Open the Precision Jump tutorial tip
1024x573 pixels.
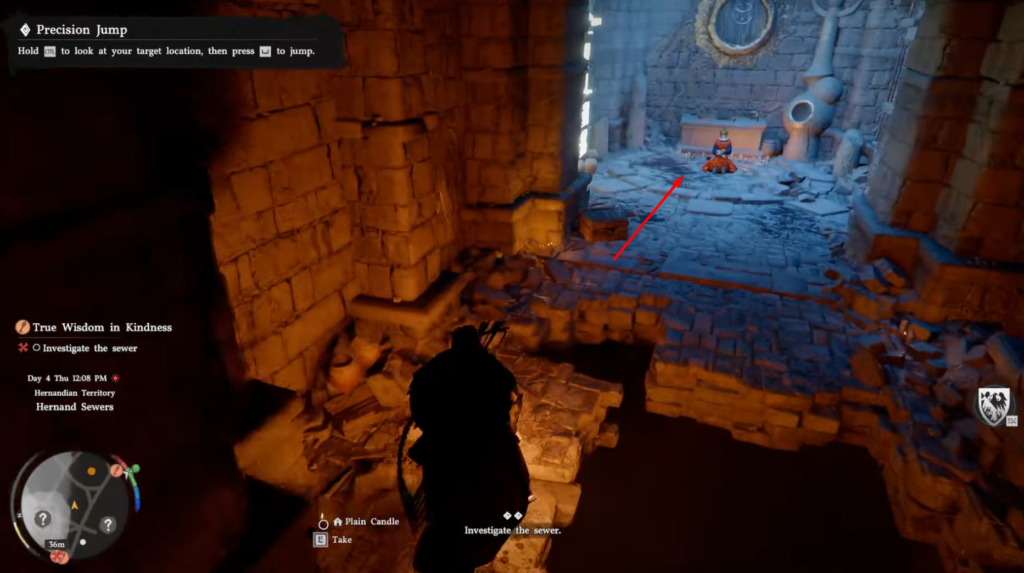(82, 30)
